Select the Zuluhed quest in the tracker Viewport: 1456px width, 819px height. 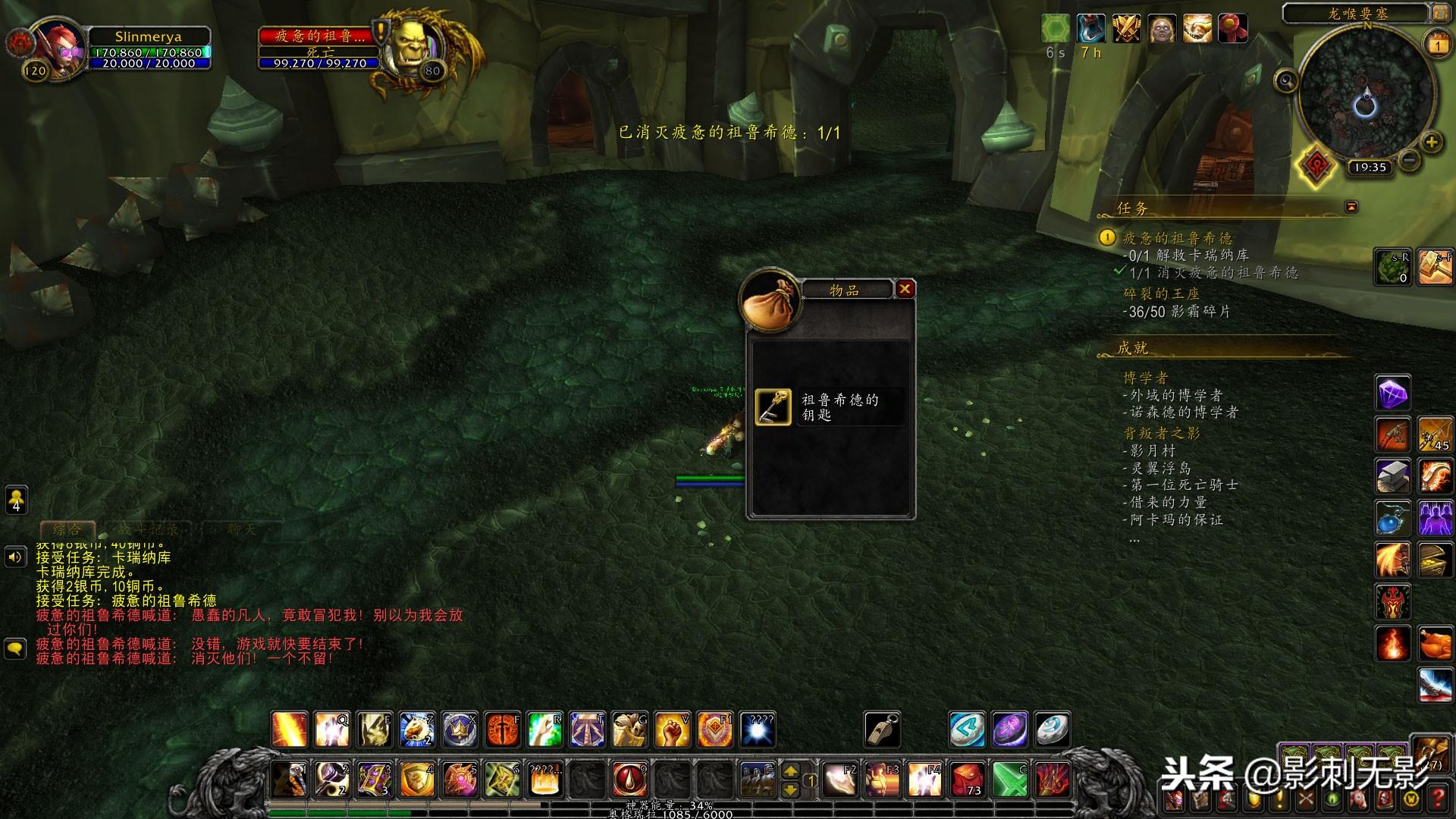pos(1177,238)
